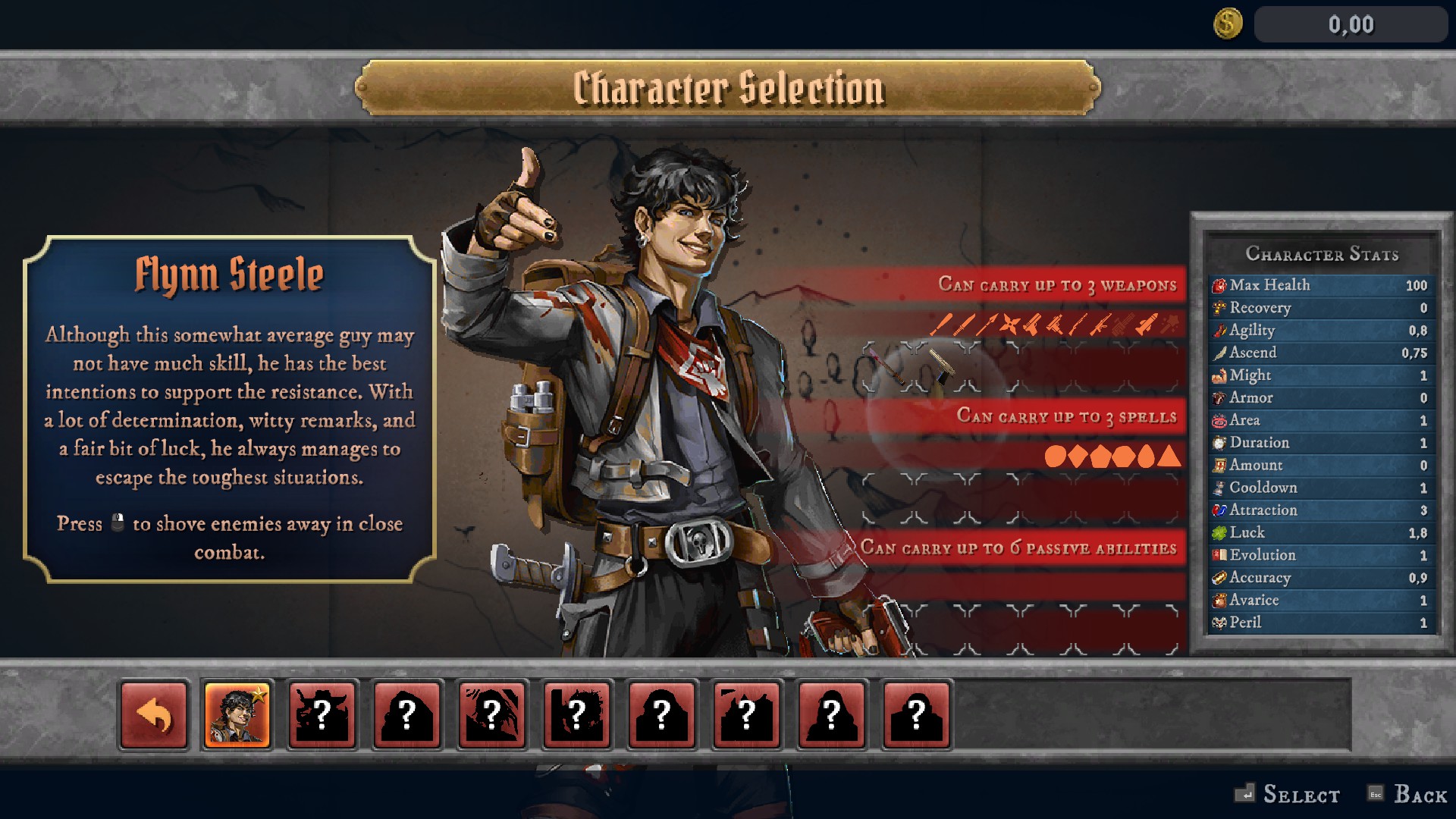Click the Back button label

point(1420,794)
